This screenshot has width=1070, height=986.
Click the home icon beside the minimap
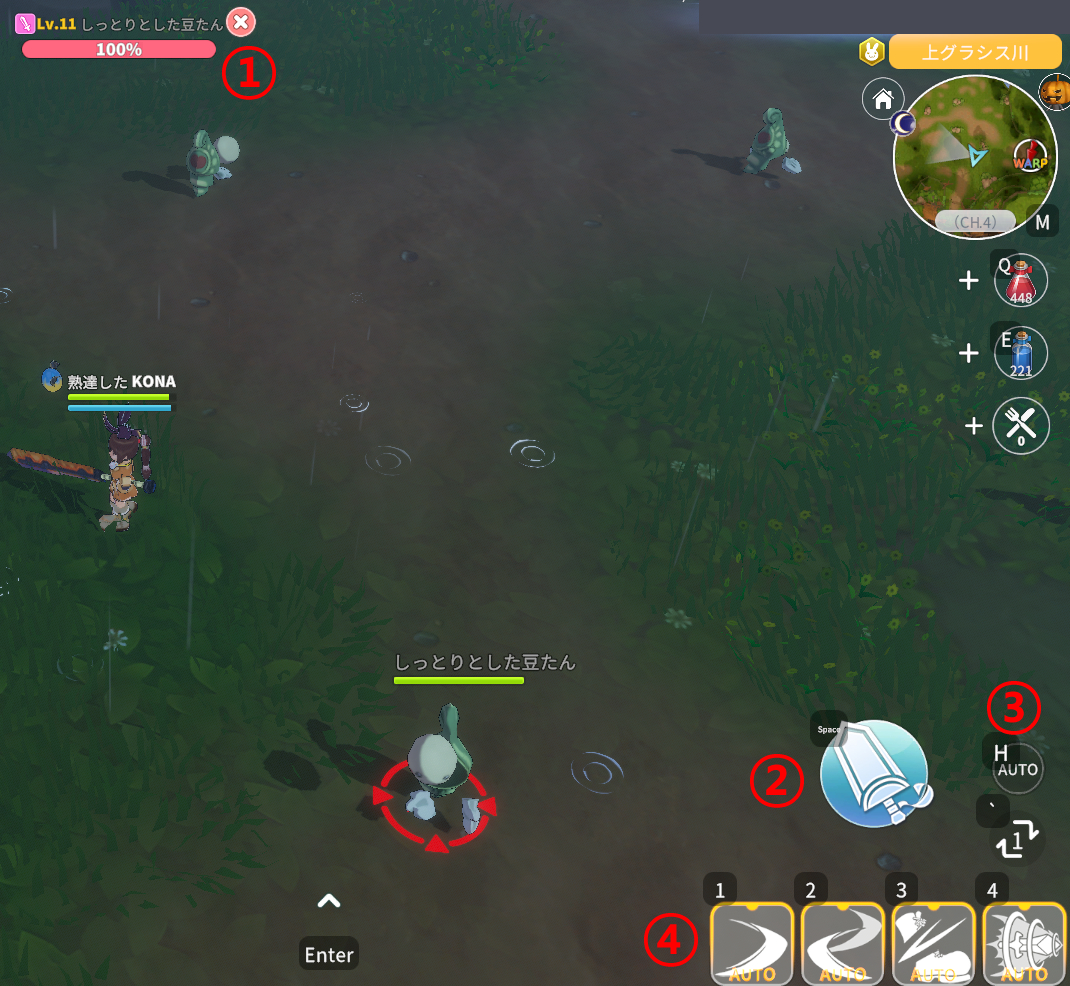pyautogui.click(x=882, y=99)
